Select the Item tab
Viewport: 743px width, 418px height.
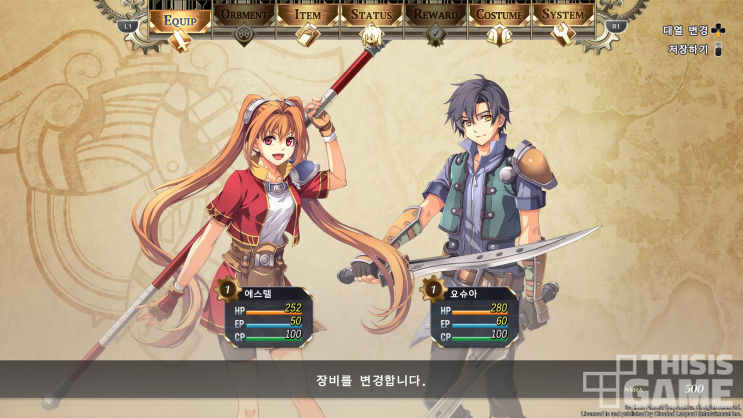306,17
